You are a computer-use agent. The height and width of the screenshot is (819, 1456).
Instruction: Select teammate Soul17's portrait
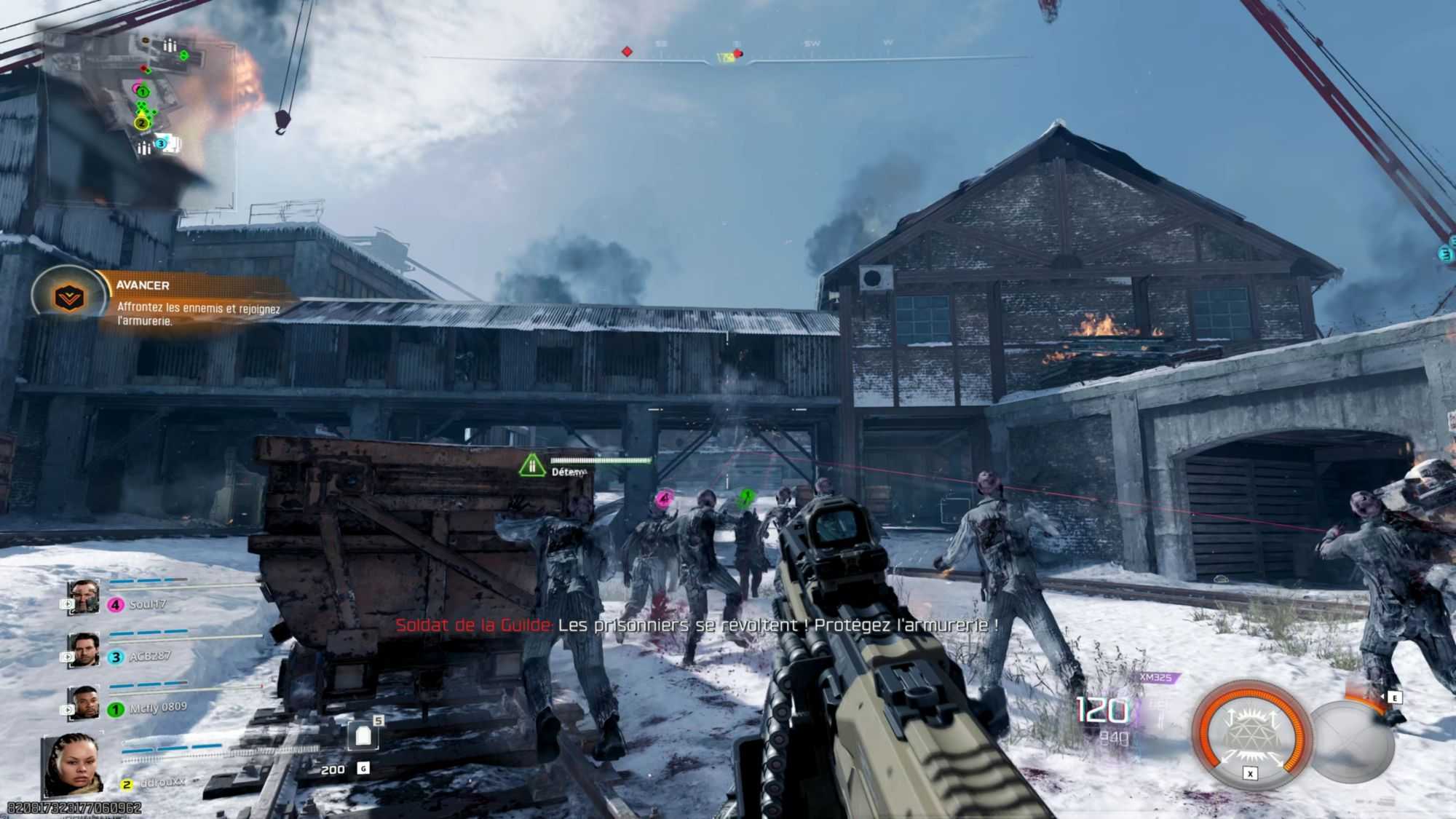83,598
